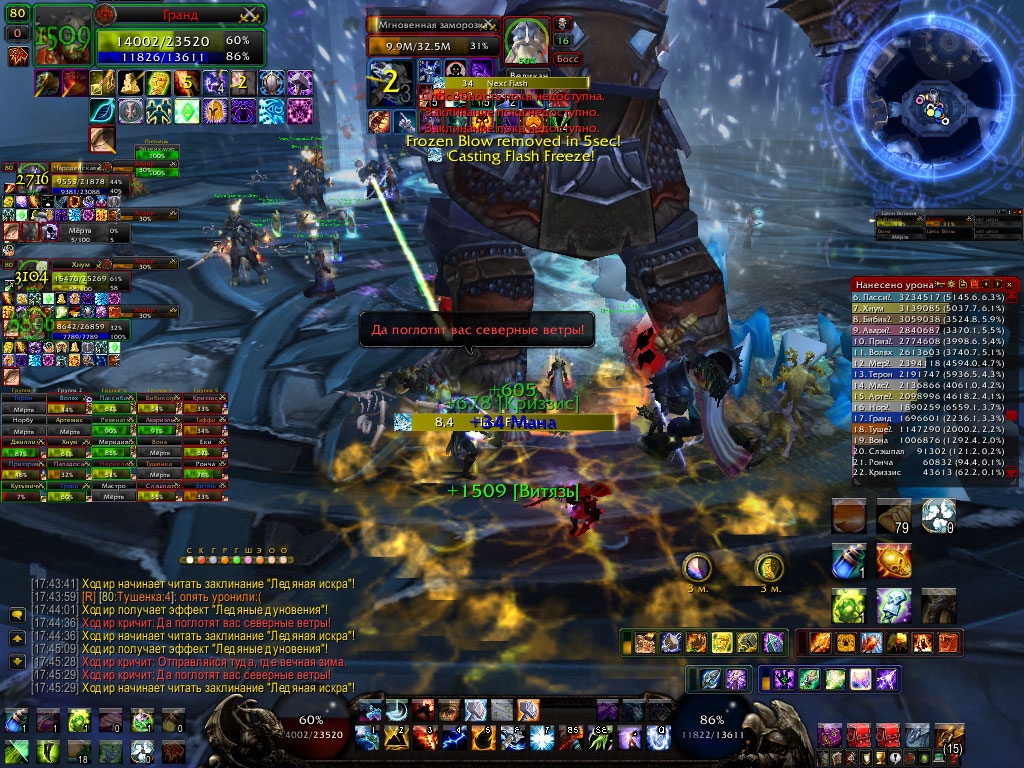Close the damage meter window
Screen dimensions: 1024x768
(1011, 285)
